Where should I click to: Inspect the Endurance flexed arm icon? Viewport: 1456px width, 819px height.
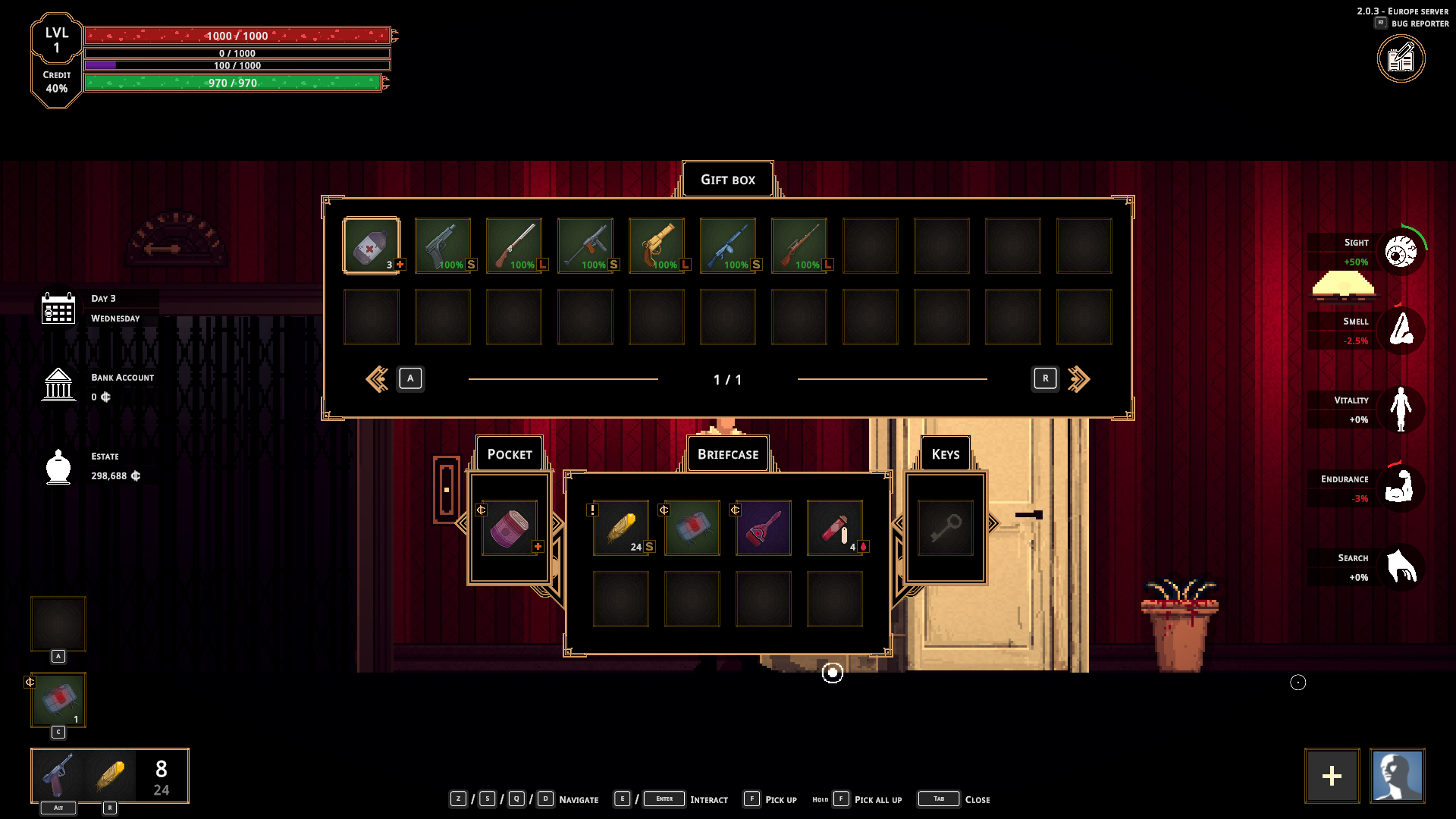(1400, 487)
